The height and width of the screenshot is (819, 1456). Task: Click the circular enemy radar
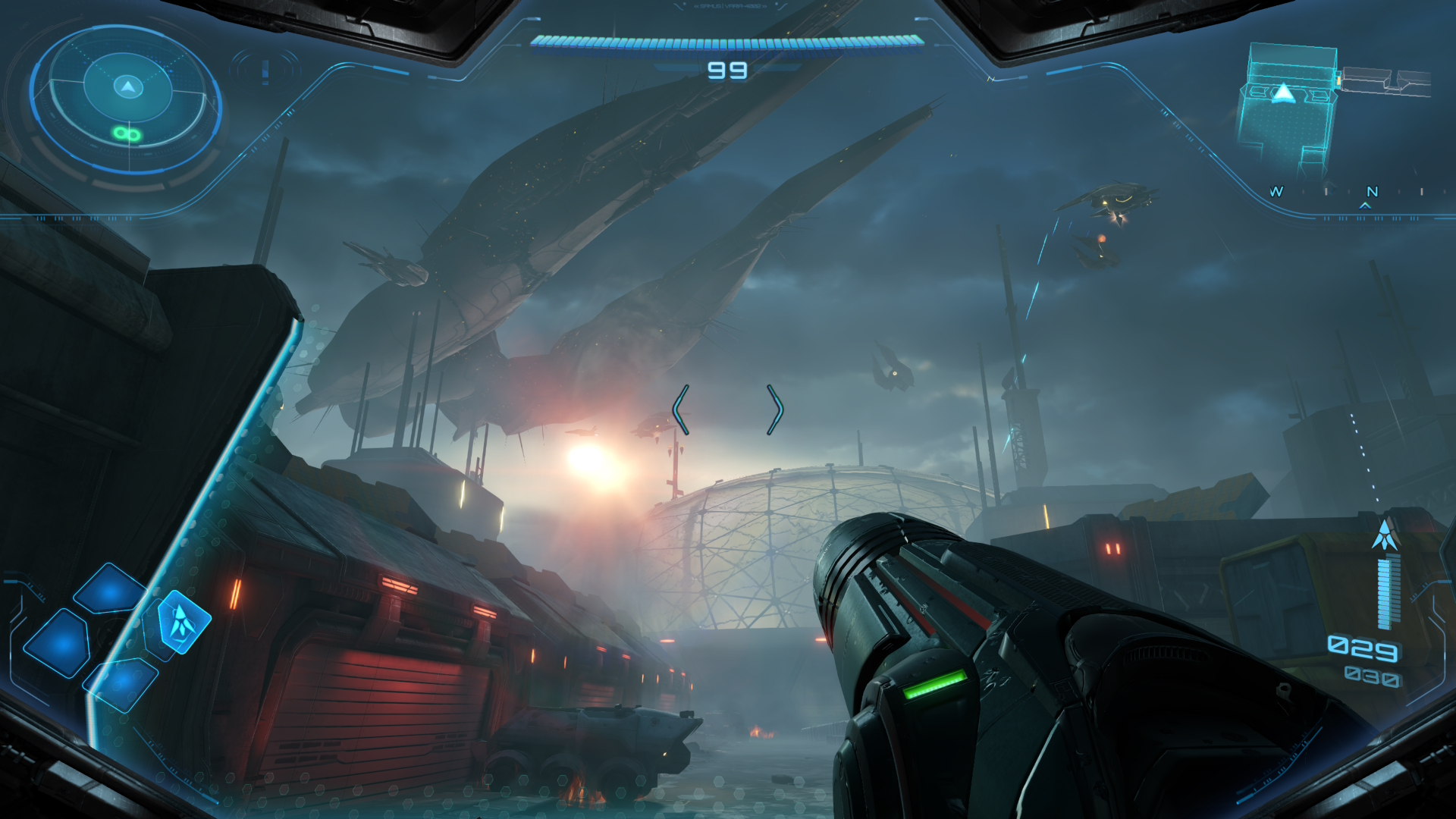pos(127,99)
